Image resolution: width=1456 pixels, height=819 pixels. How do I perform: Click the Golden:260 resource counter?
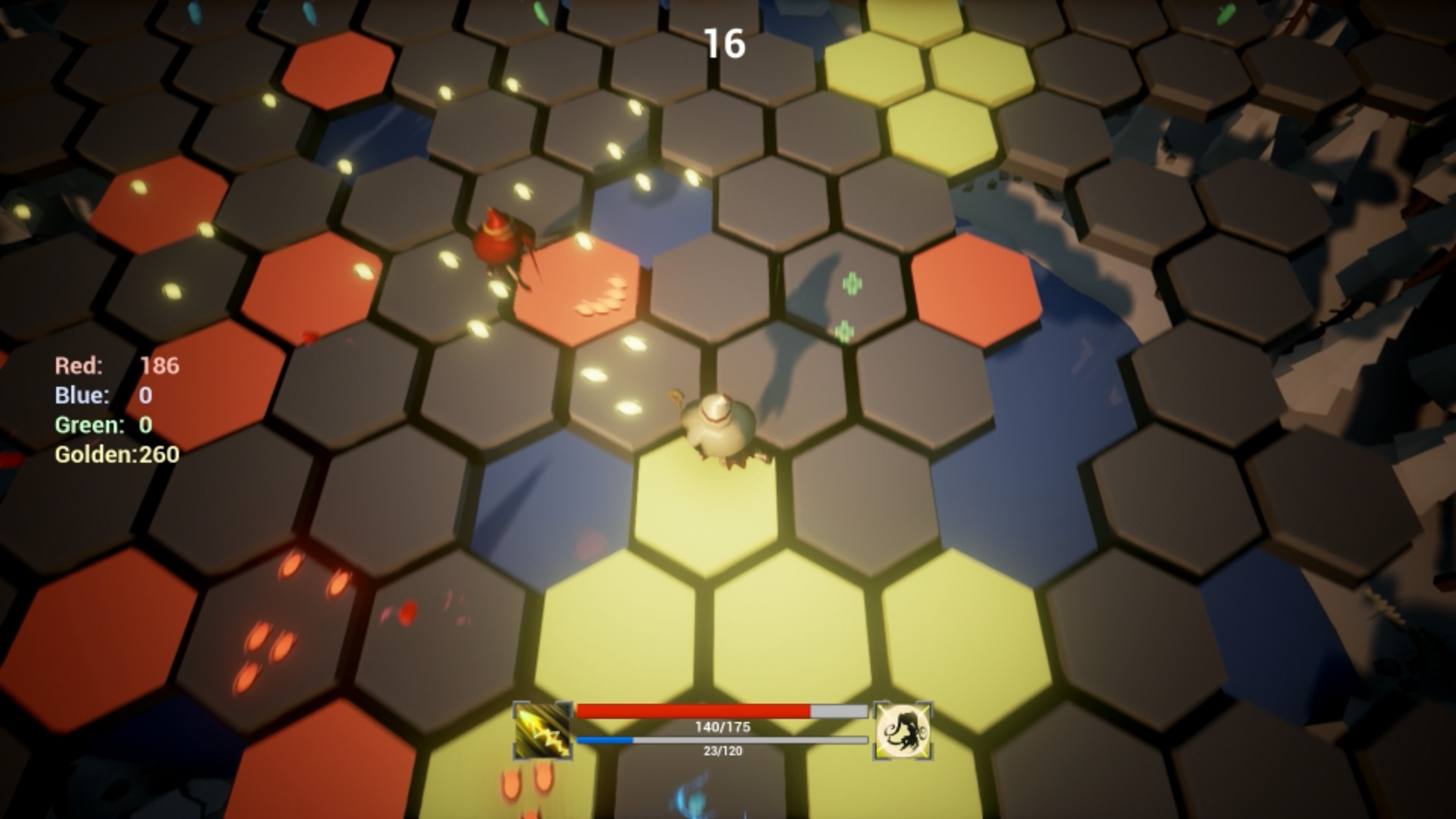pos(115,456)
